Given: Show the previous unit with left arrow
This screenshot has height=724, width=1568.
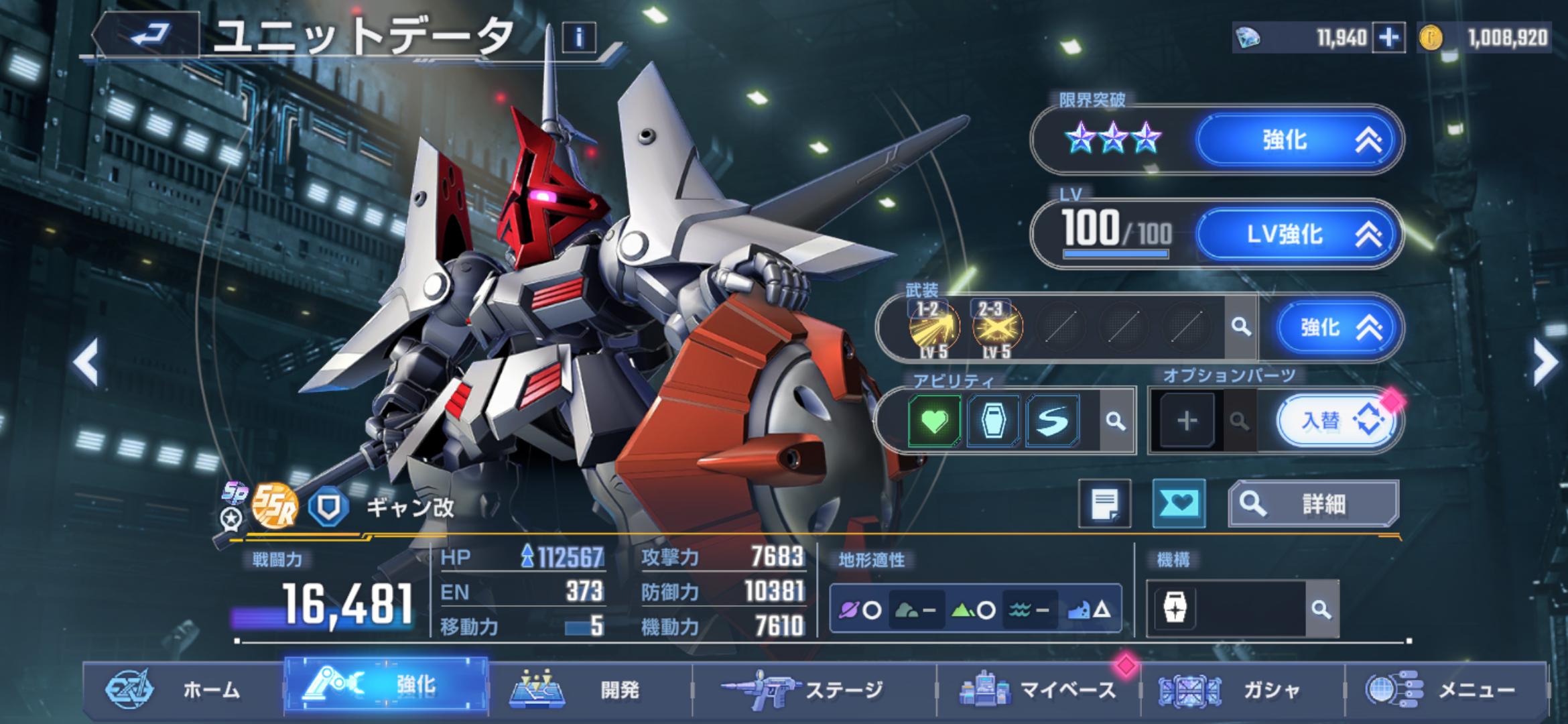Looking at the screenshot, I should tap(86, 362).
